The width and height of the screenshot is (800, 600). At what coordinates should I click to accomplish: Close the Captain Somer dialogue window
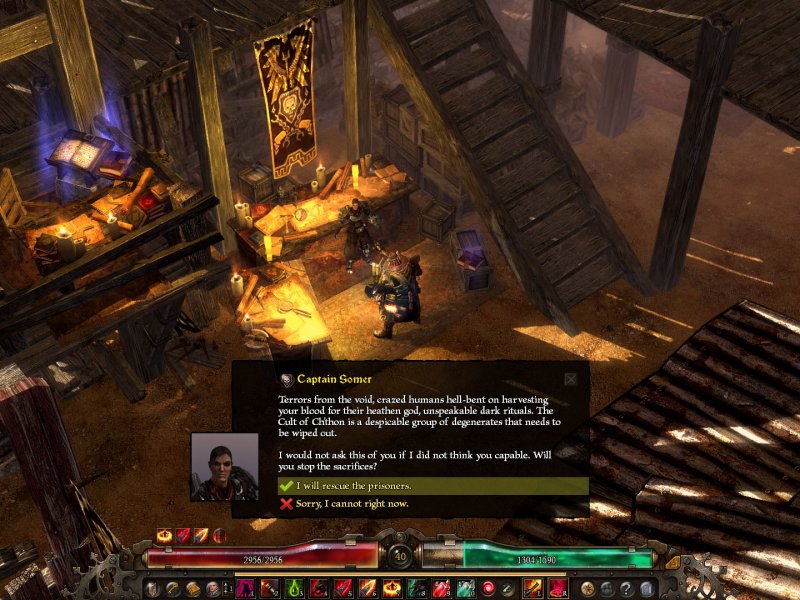(x=570, y=379)
